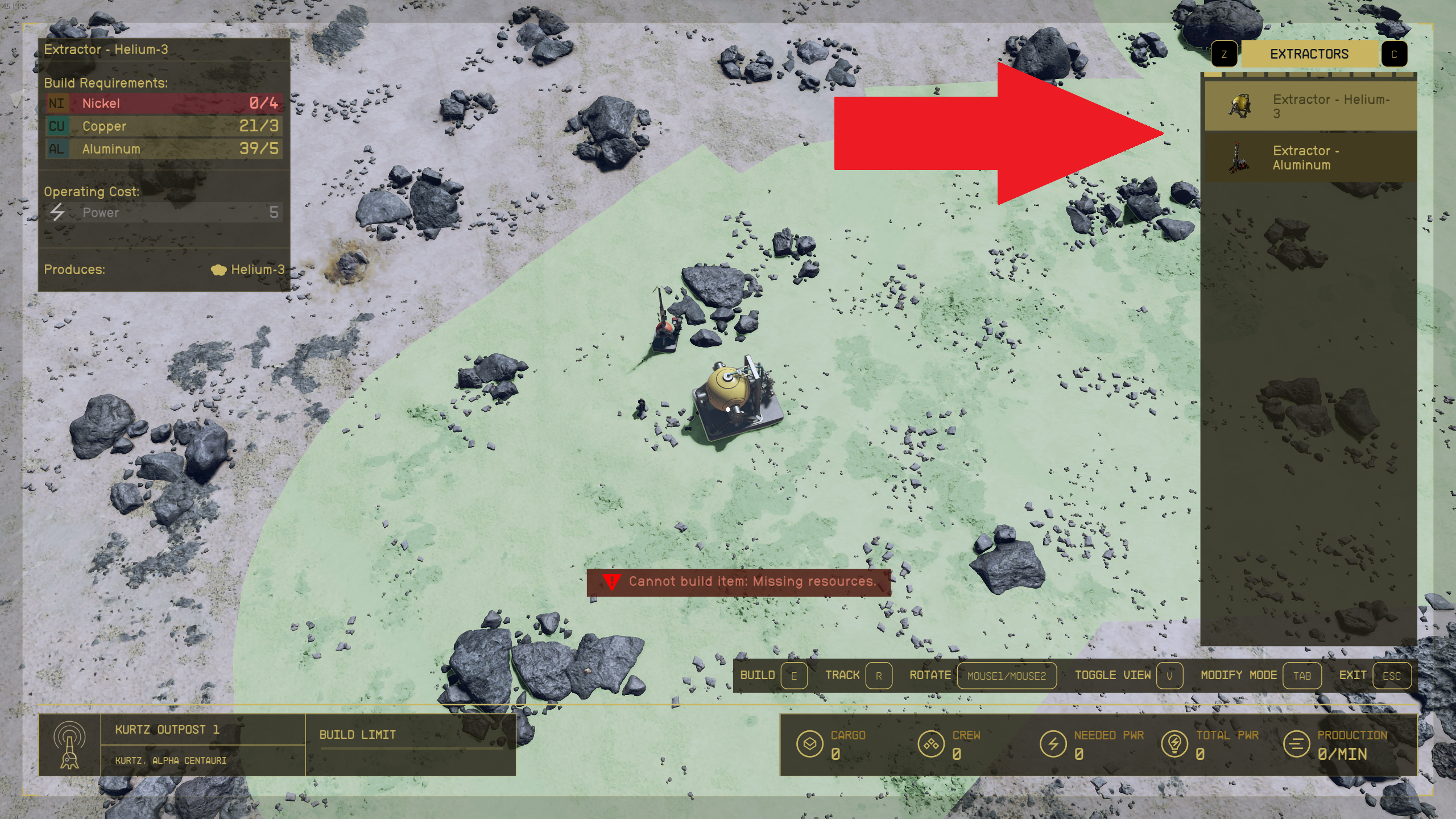Expand the category icon strip above extractor list
1456x819 pixels.
click(x=1308, y=75)
